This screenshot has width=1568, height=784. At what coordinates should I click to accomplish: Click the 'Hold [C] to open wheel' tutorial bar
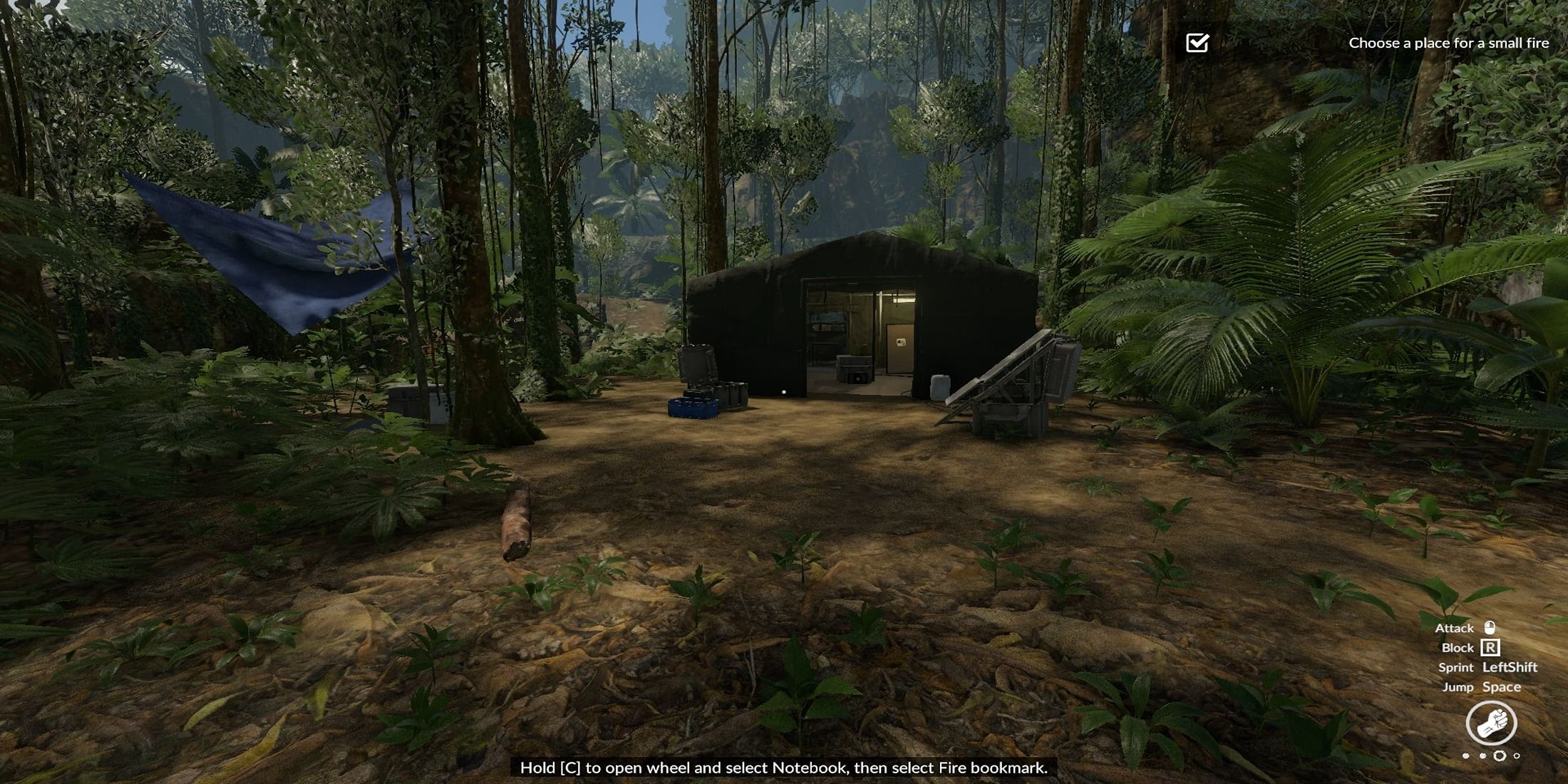784,768
